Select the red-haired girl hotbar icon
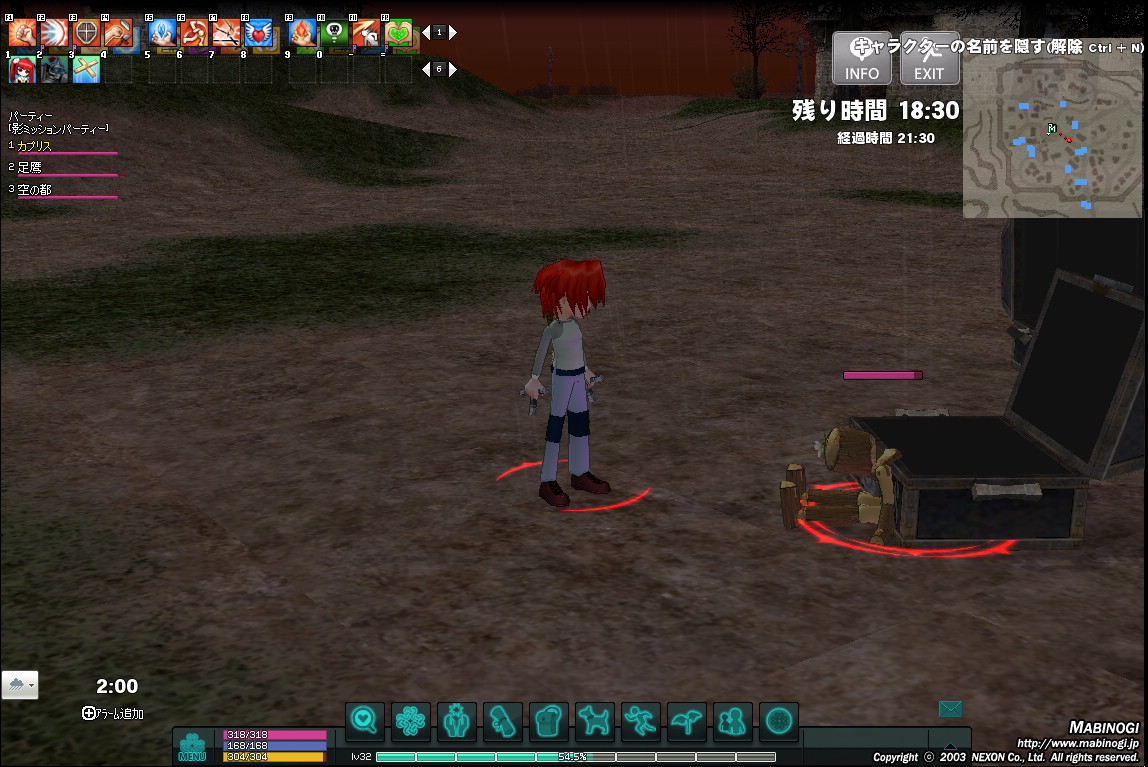 point(22,69)
